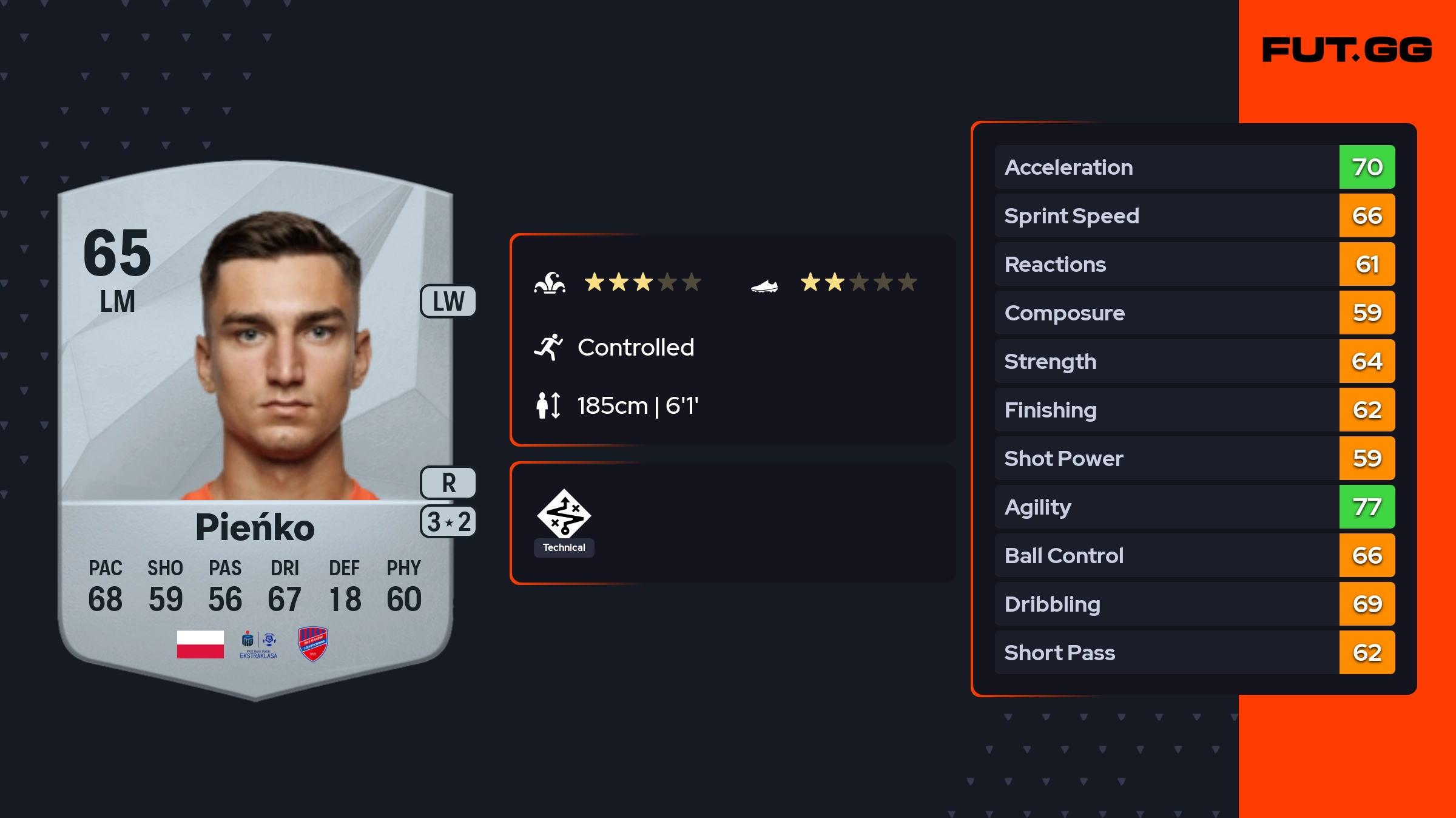Click the LW alternate position badge
Image resolution: width=1456 pixels, height=818 pixels.
click(x=448, y=301)
